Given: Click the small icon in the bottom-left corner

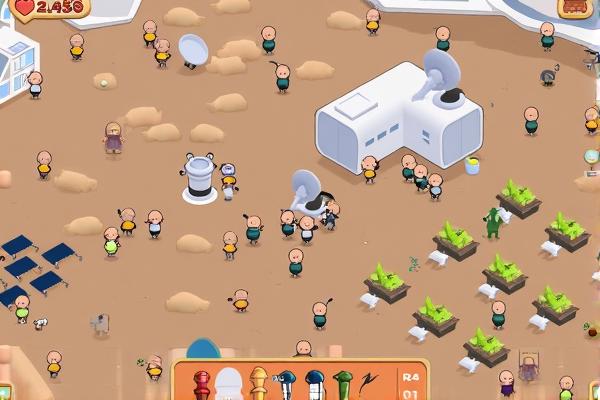Looking at the screenshot, I should point(5,391).
